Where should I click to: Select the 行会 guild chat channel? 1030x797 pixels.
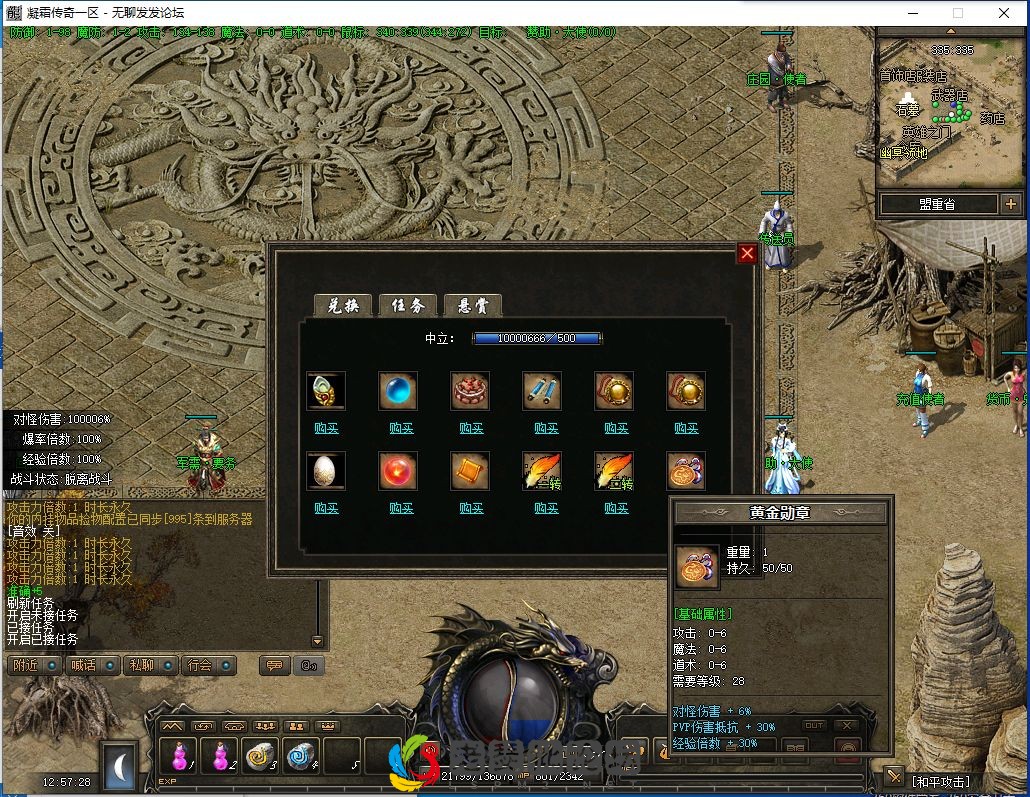tap(208, 665)
